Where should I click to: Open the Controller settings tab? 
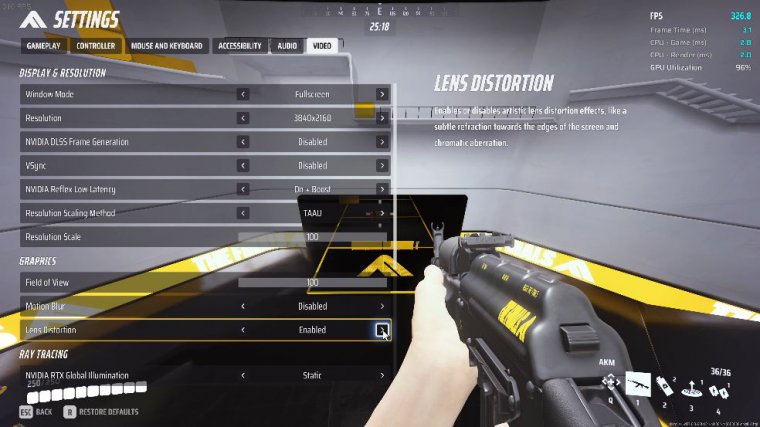(x=96, y=46)
